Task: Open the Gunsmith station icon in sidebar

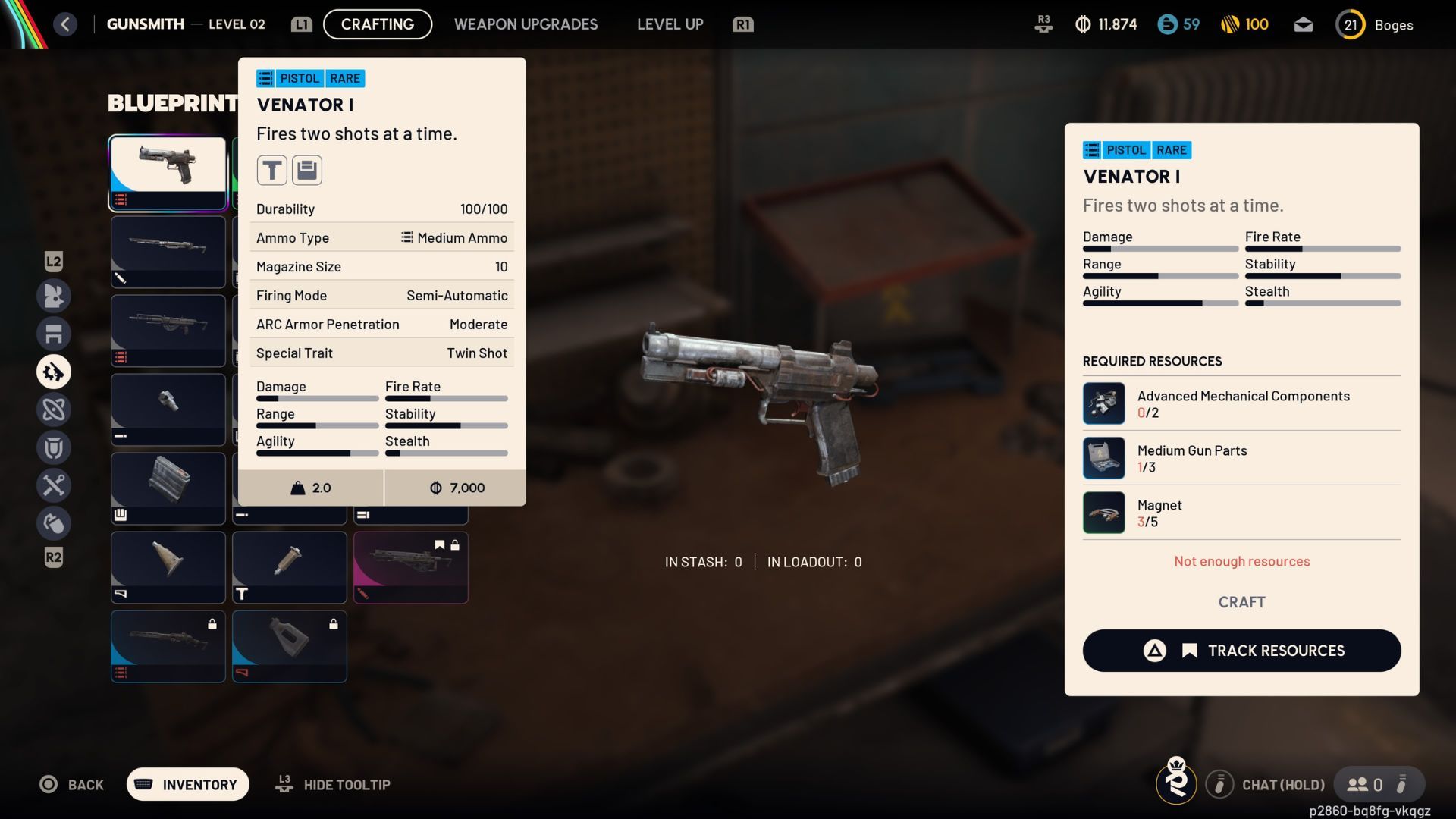Action: pyautogui.click(x=54, y=372)
